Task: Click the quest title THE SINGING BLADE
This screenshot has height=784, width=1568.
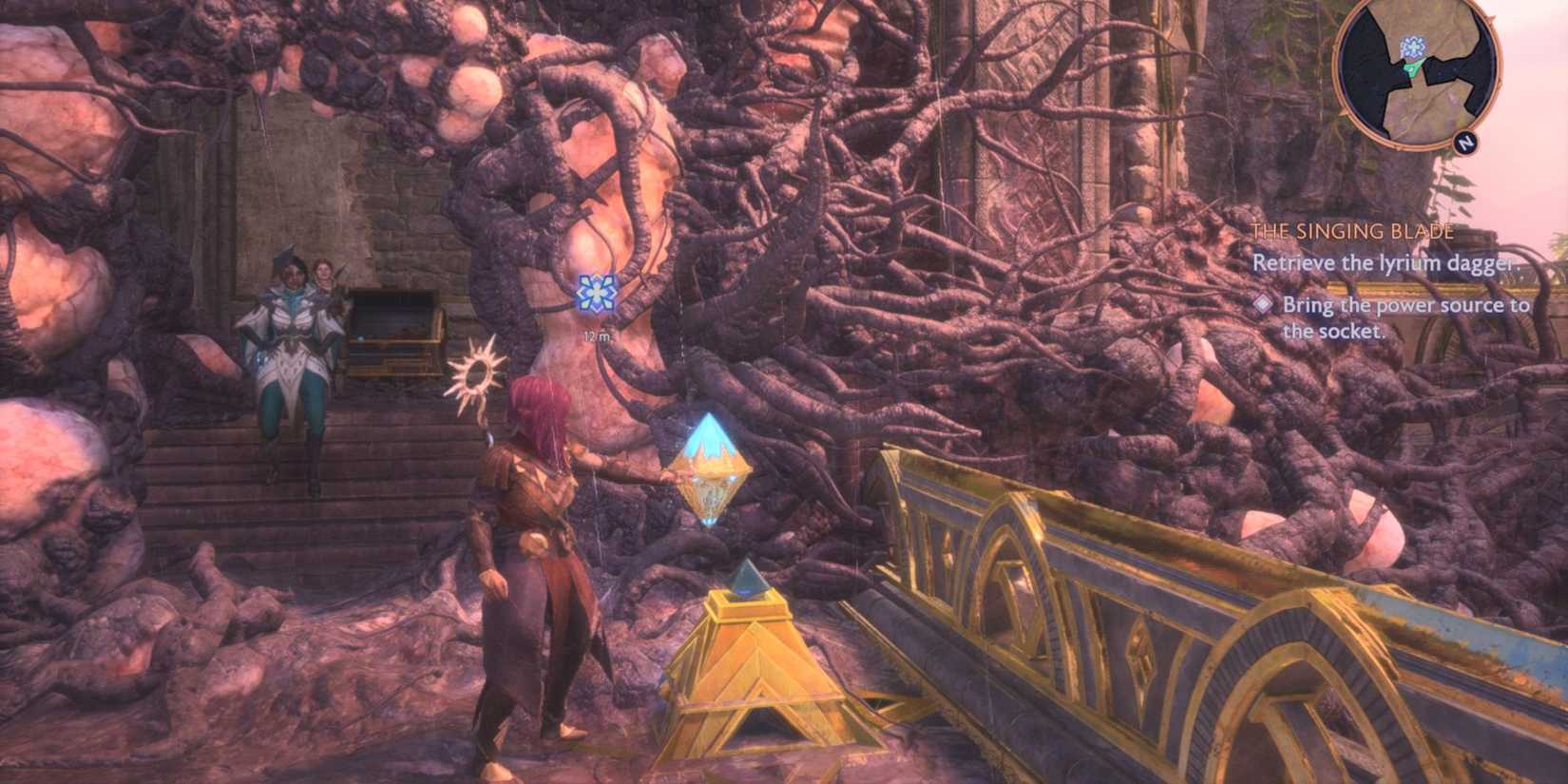Action: (x=1354, y=230)
